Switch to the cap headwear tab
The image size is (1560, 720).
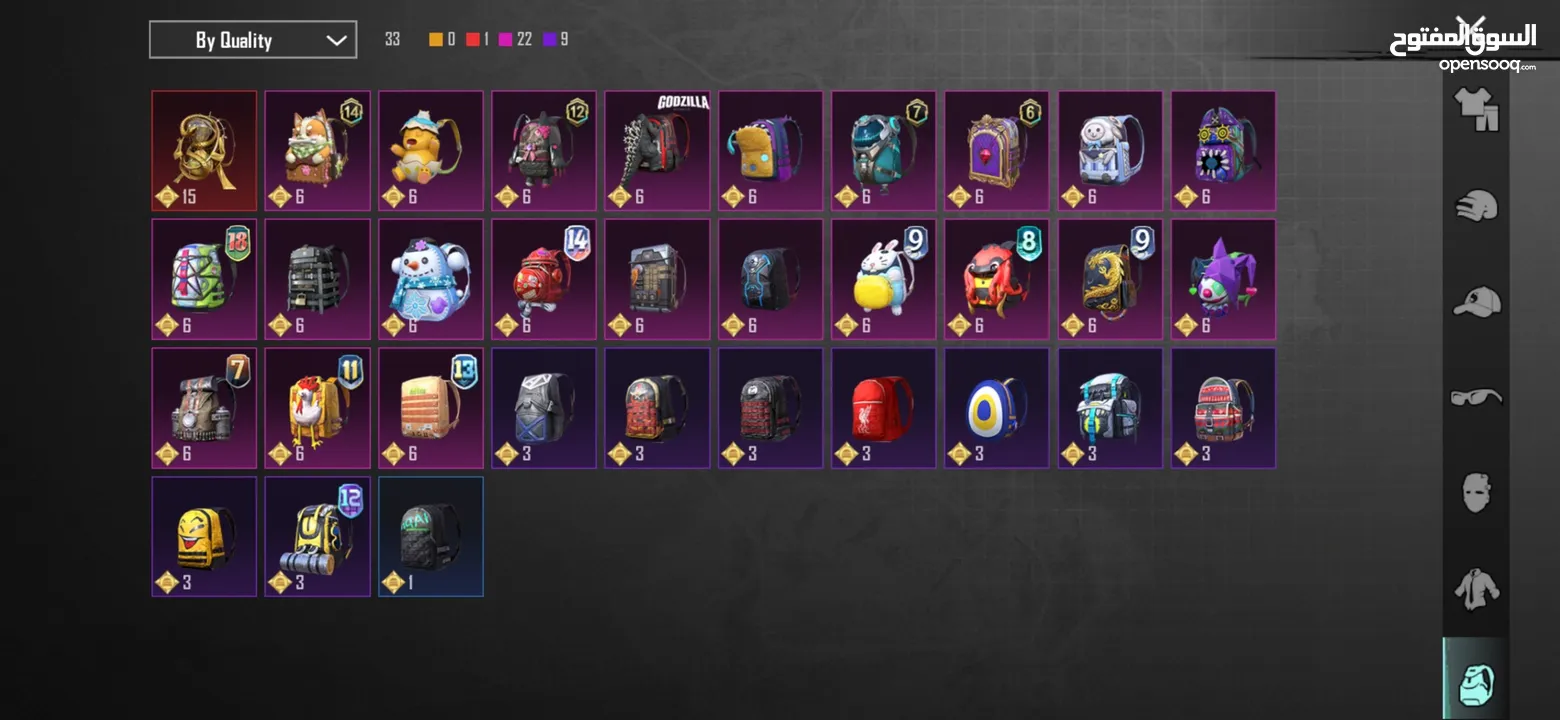coord(1476,301)
